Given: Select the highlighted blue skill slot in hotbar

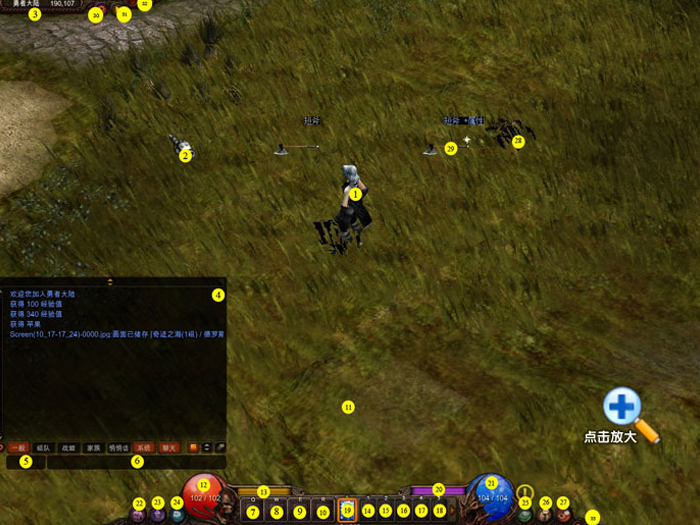Looking at the screenshot, I should click(347, 510).
